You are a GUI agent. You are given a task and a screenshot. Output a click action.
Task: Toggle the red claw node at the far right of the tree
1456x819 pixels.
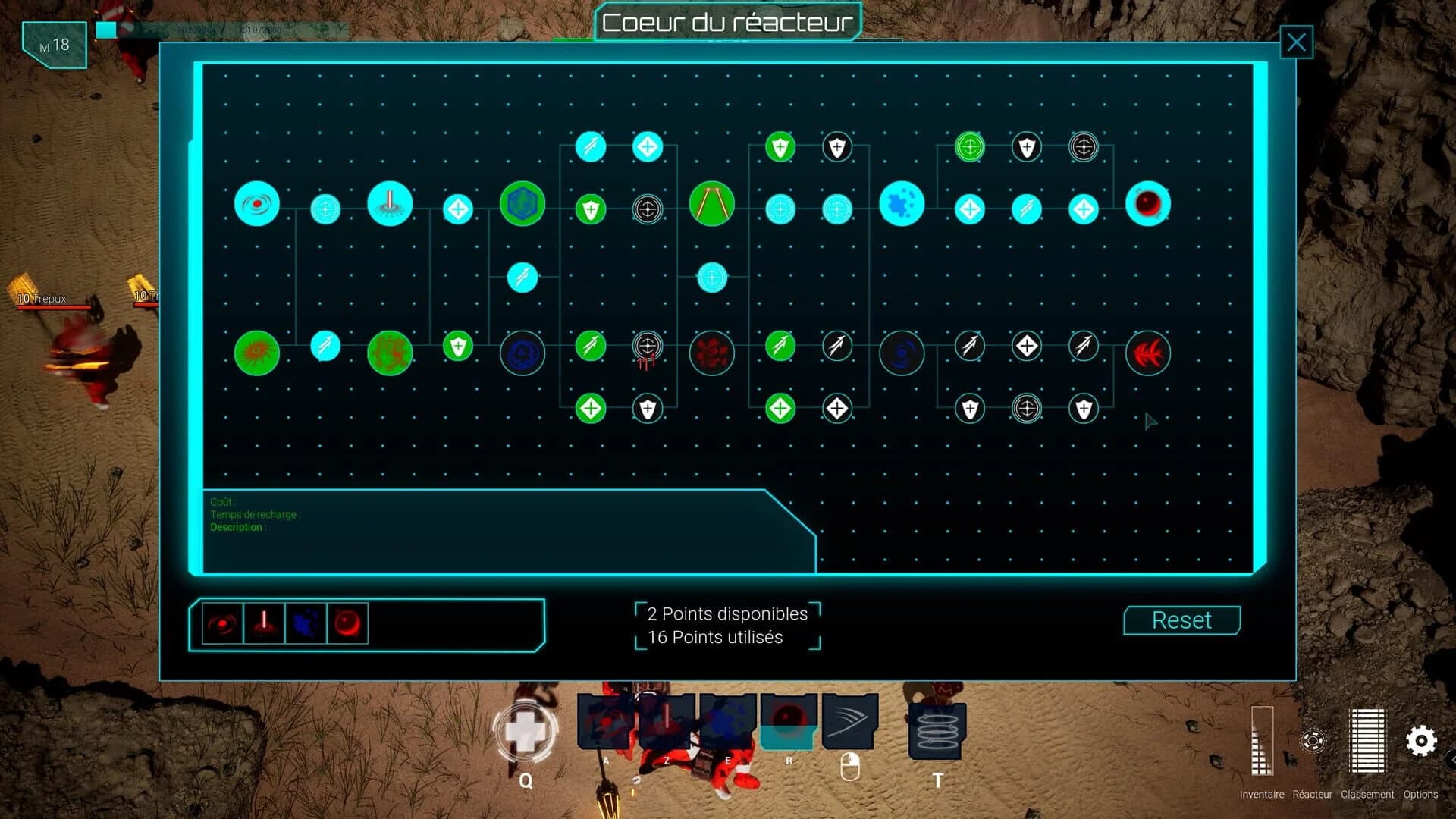tap(1147, 353)
